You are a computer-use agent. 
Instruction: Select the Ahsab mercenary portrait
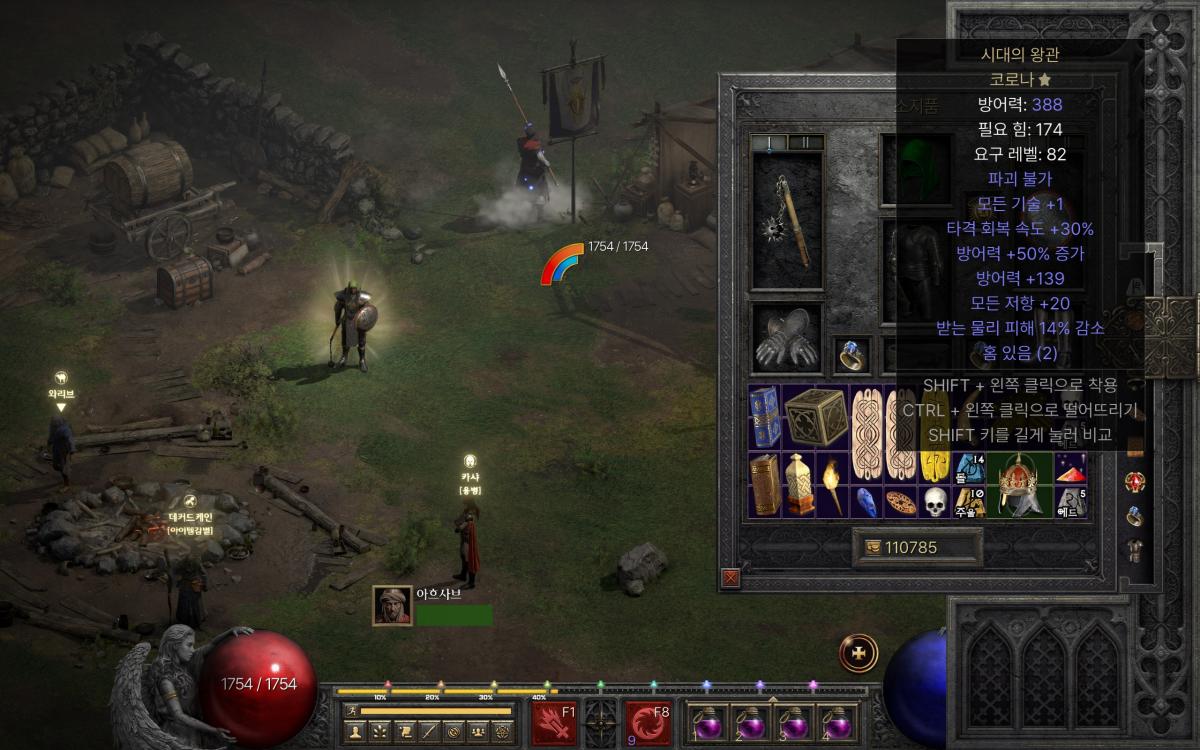pos(392,605)
